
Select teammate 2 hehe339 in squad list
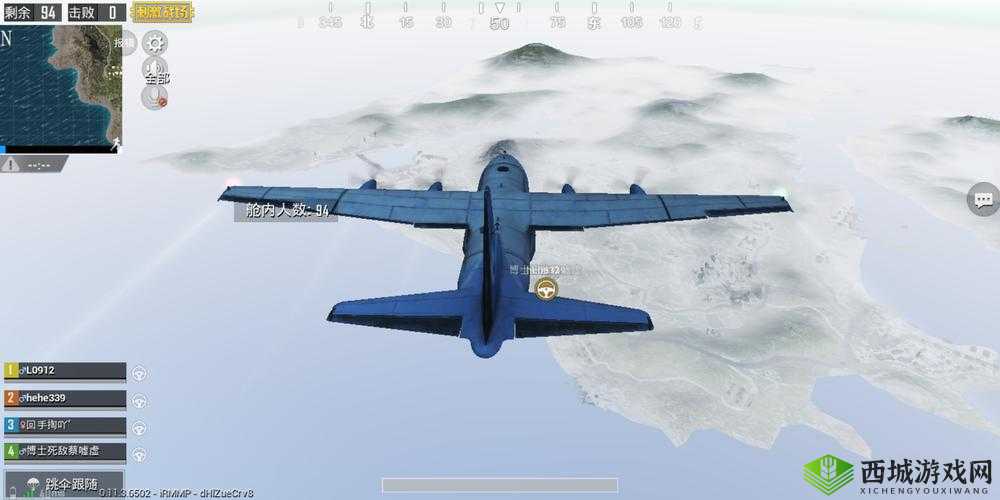[65, 398]
